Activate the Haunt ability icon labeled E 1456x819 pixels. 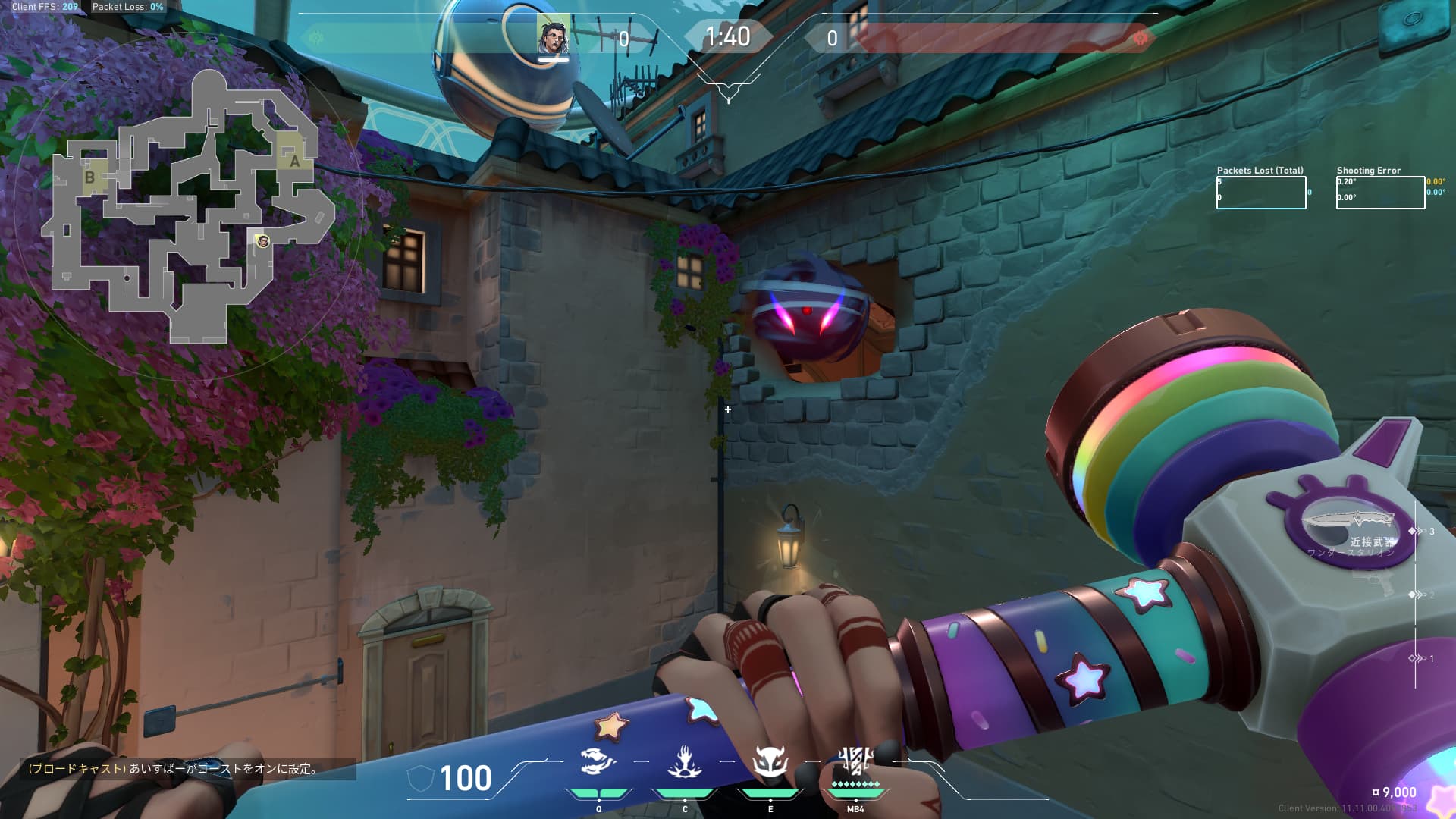pos(770,762)
